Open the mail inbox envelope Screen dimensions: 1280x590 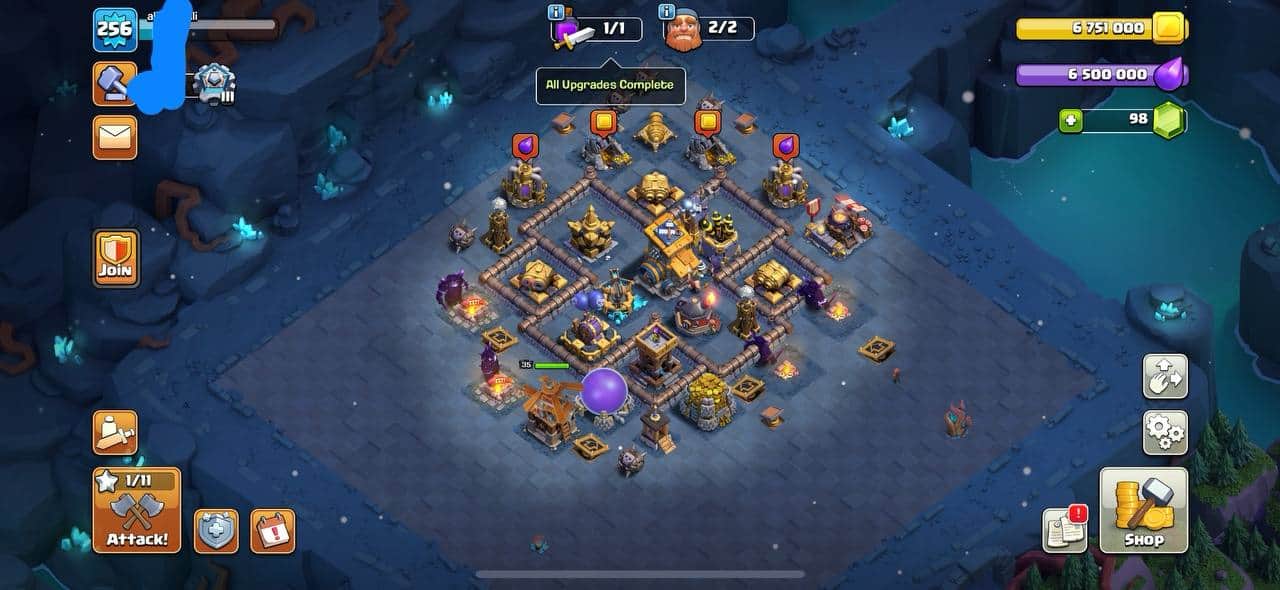[115, 137]
